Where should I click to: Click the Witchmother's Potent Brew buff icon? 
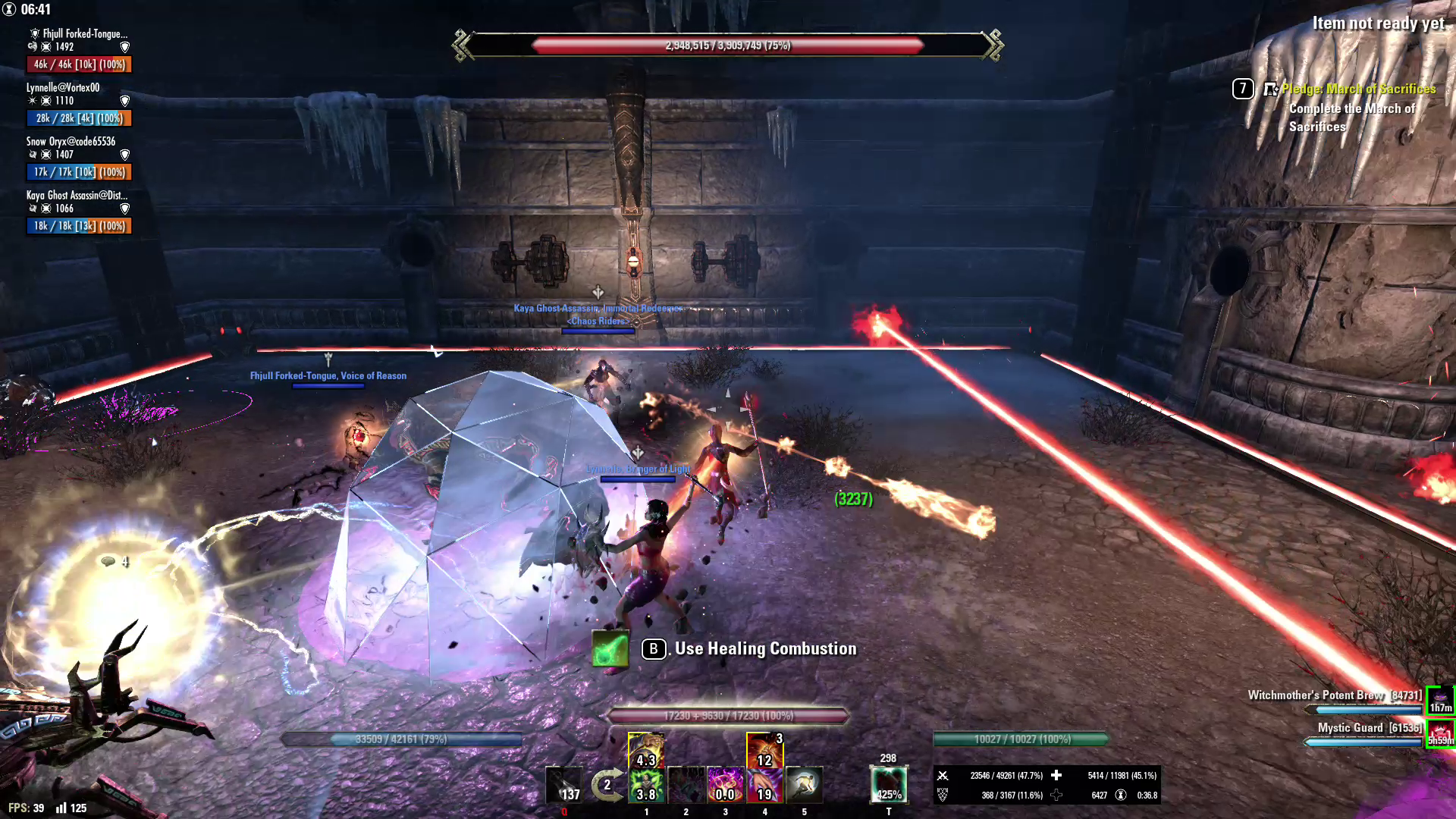pos(1440,700)
